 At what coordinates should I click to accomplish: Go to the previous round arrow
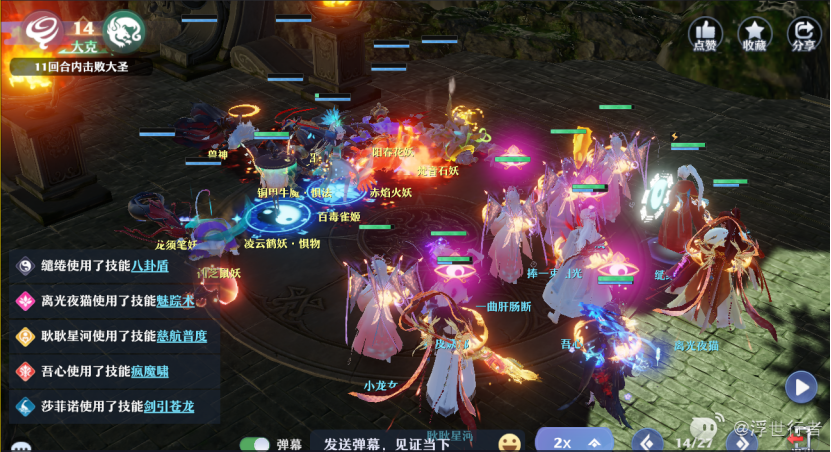[x=648, y=441]
